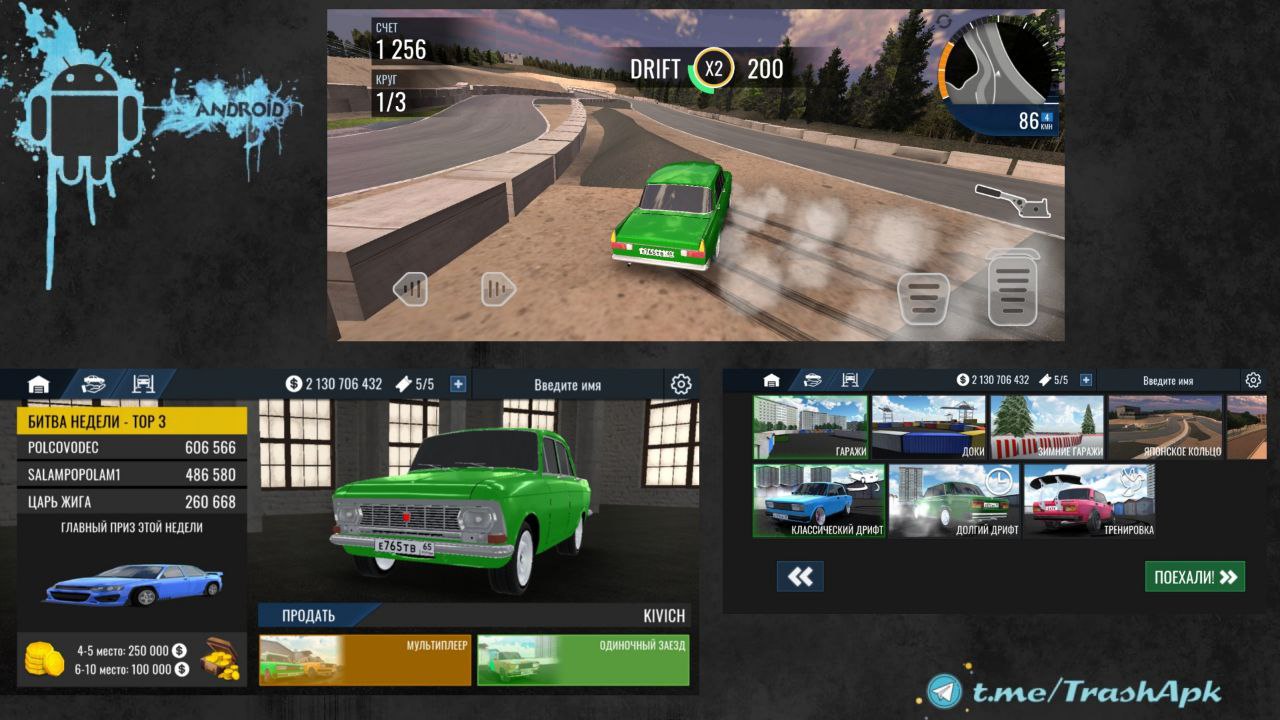1280x720 pixels.
Task: Open the МУЛЬТИПЛЕЕР mode
Action: (365, 660)
